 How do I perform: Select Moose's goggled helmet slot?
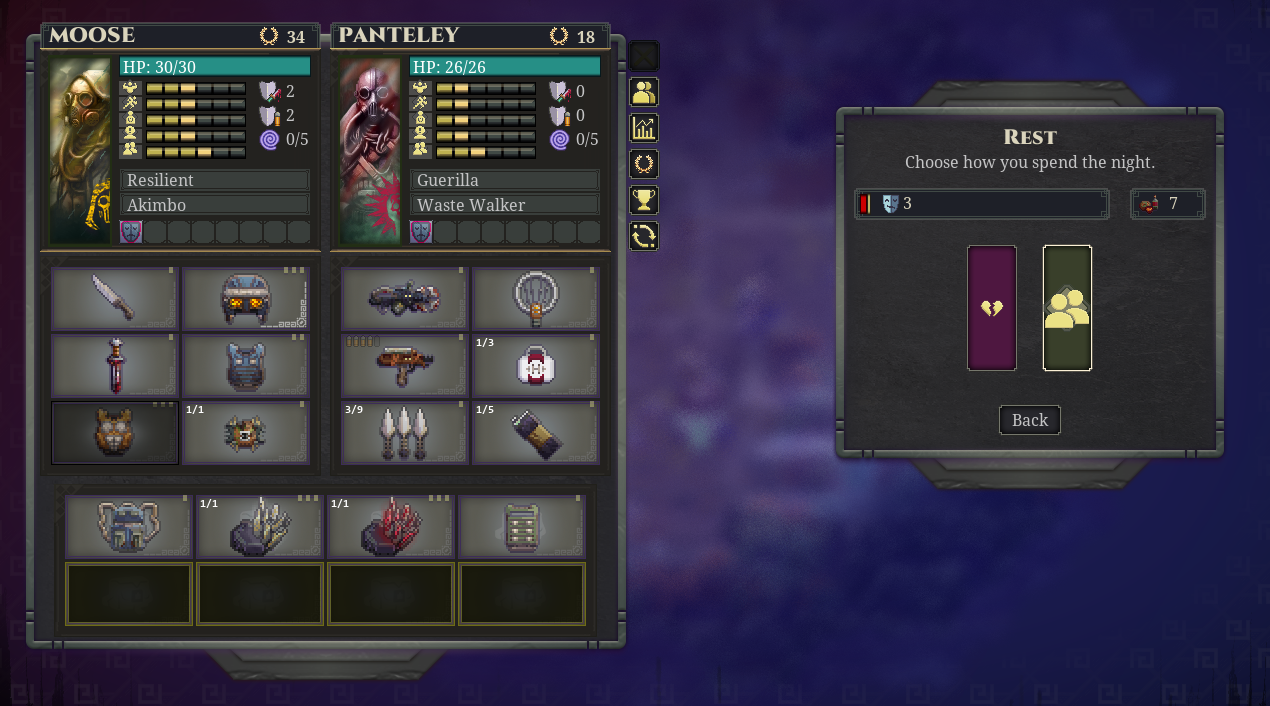(x=246, y=298)
